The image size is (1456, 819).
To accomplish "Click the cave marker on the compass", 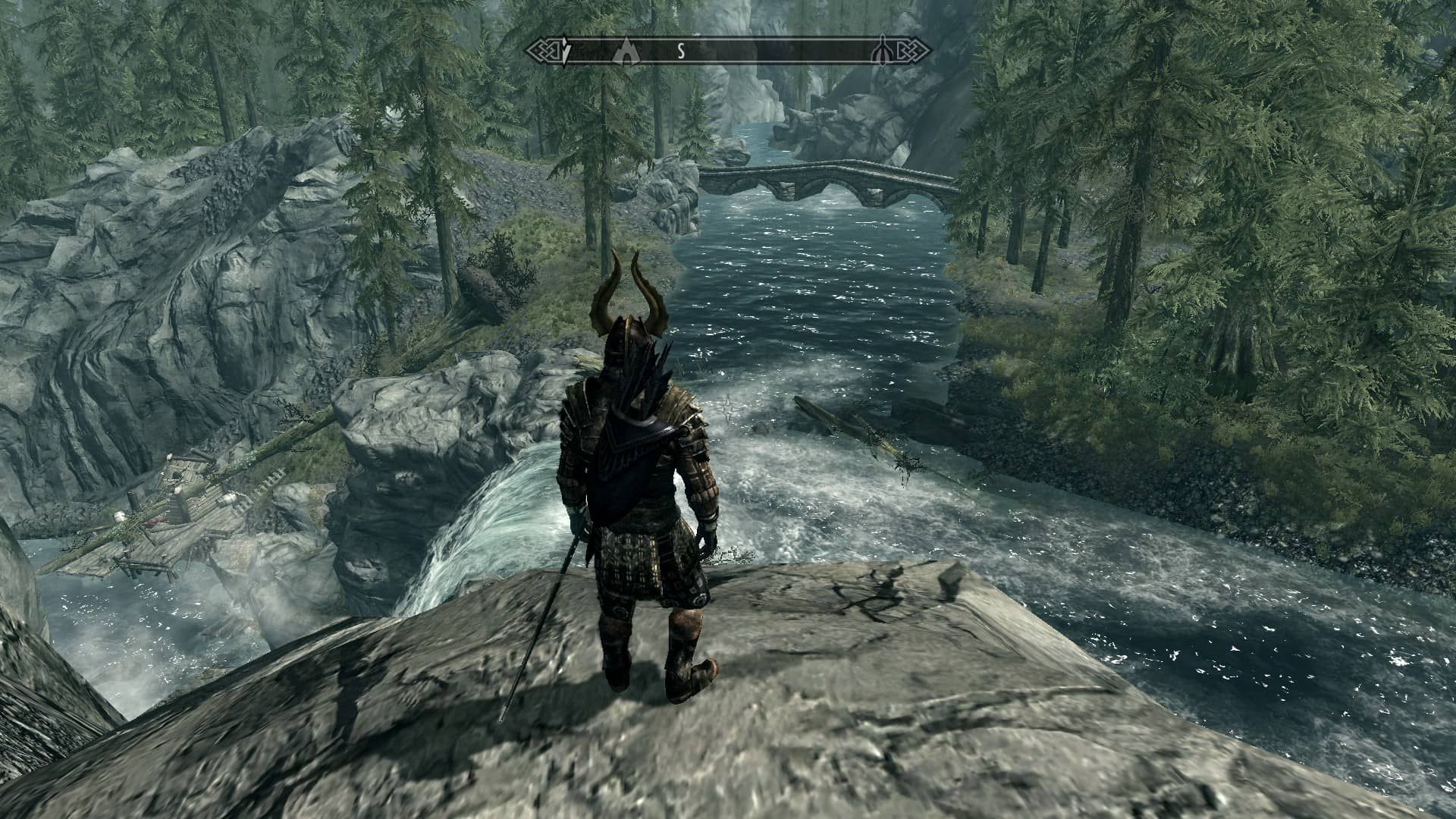I will click(626, 52).
